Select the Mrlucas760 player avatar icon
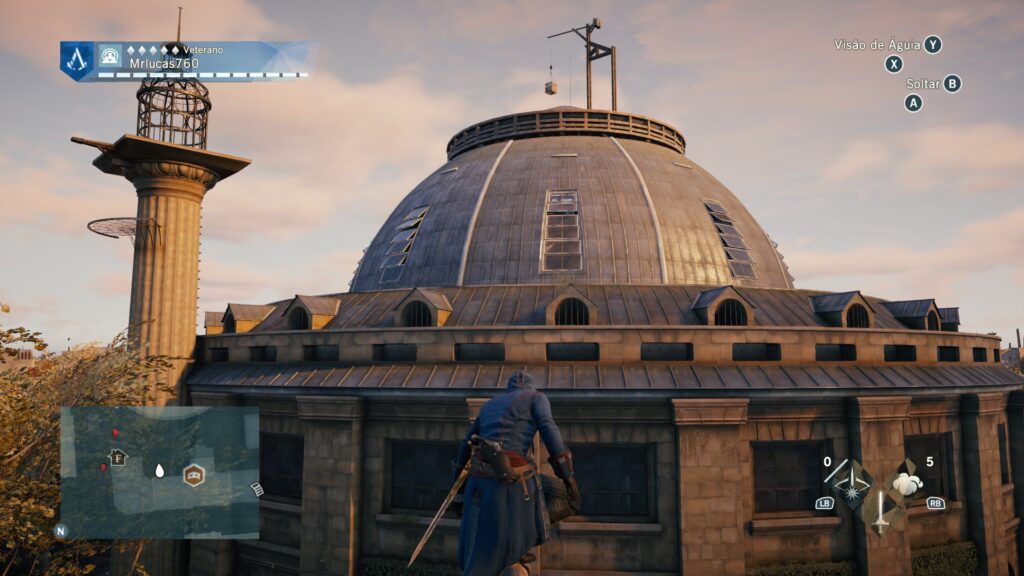This screenshot has height=576, width=1024. click(x=110, y=56)
